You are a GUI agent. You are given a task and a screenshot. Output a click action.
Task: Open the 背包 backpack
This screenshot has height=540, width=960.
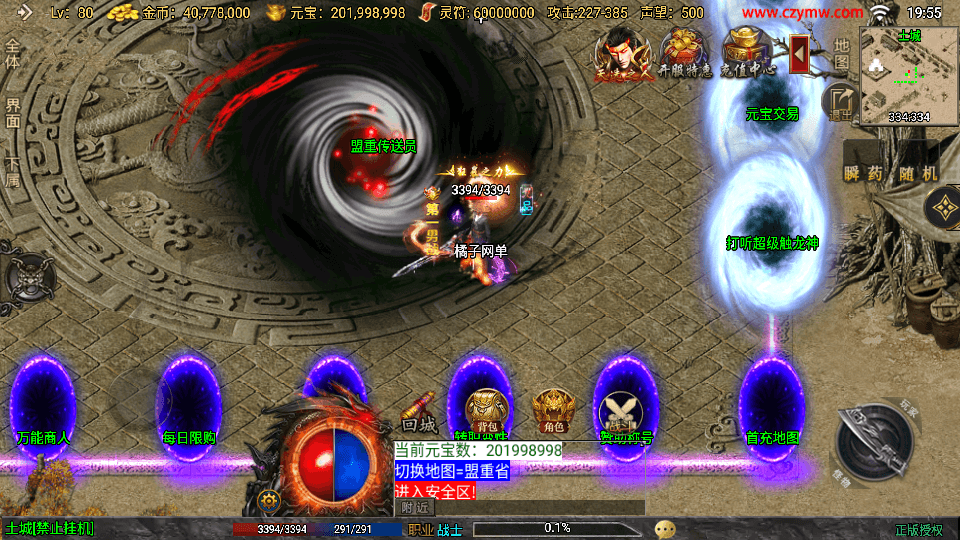coord(486,410)
